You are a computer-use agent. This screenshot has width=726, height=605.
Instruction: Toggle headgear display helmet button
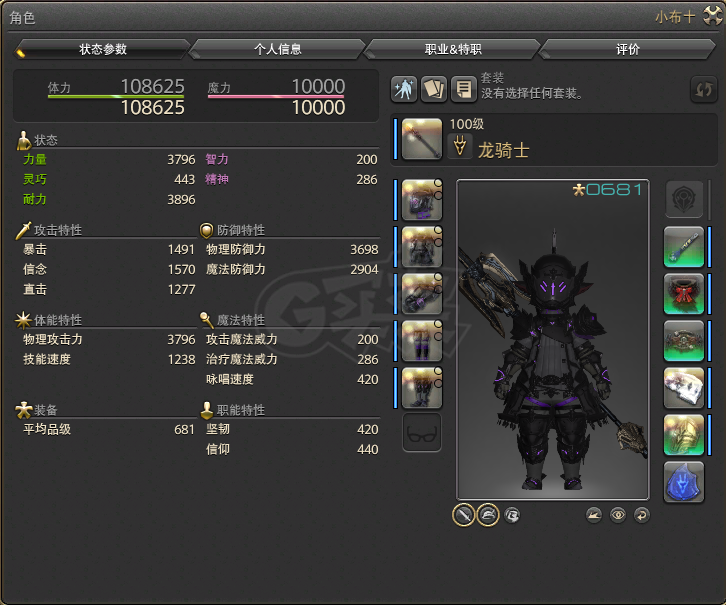(488, 515)
